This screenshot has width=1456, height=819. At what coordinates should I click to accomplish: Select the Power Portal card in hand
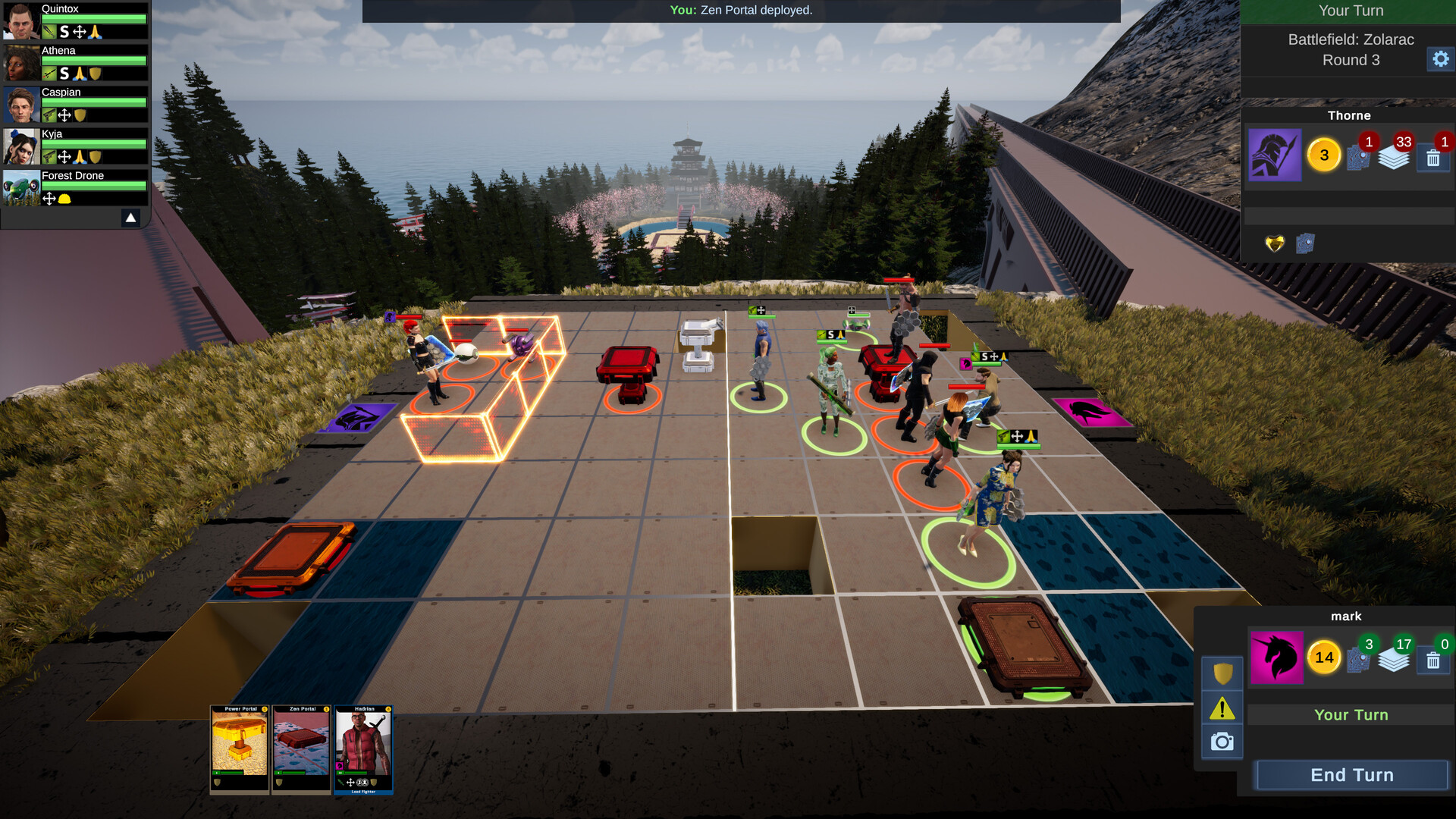[240, 749]
